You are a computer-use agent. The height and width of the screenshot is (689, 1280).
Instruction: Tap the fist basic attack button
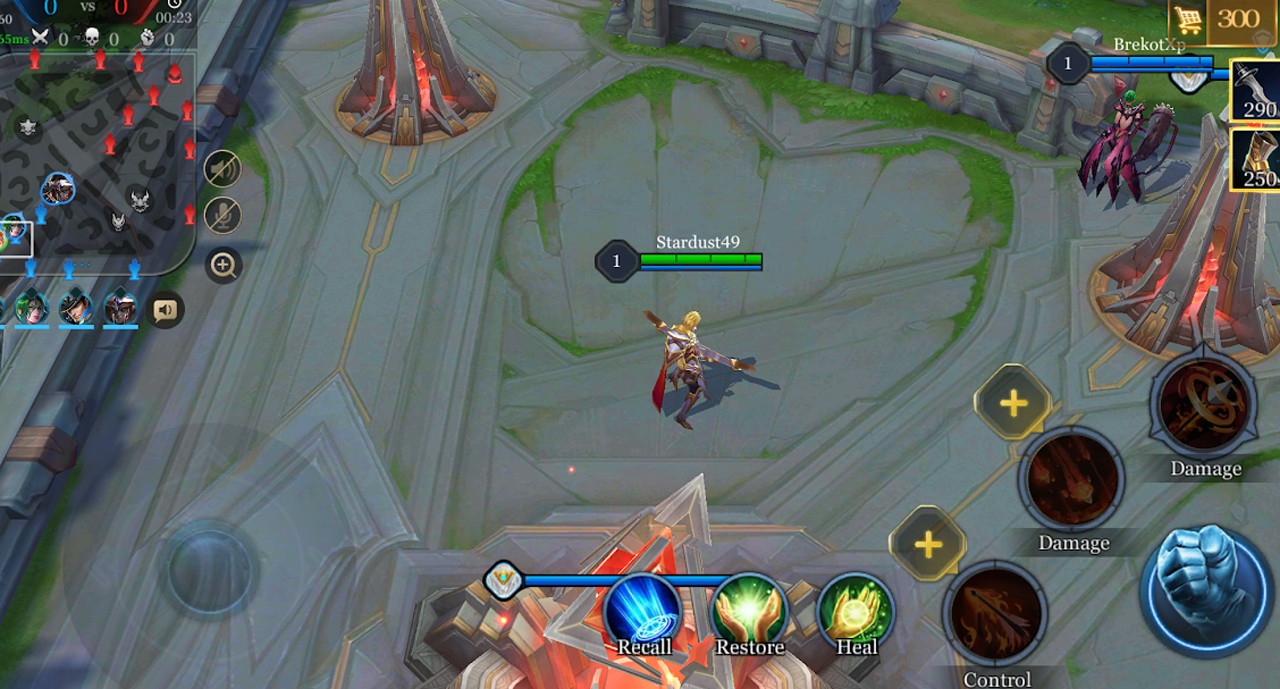tap(1207, 588)
